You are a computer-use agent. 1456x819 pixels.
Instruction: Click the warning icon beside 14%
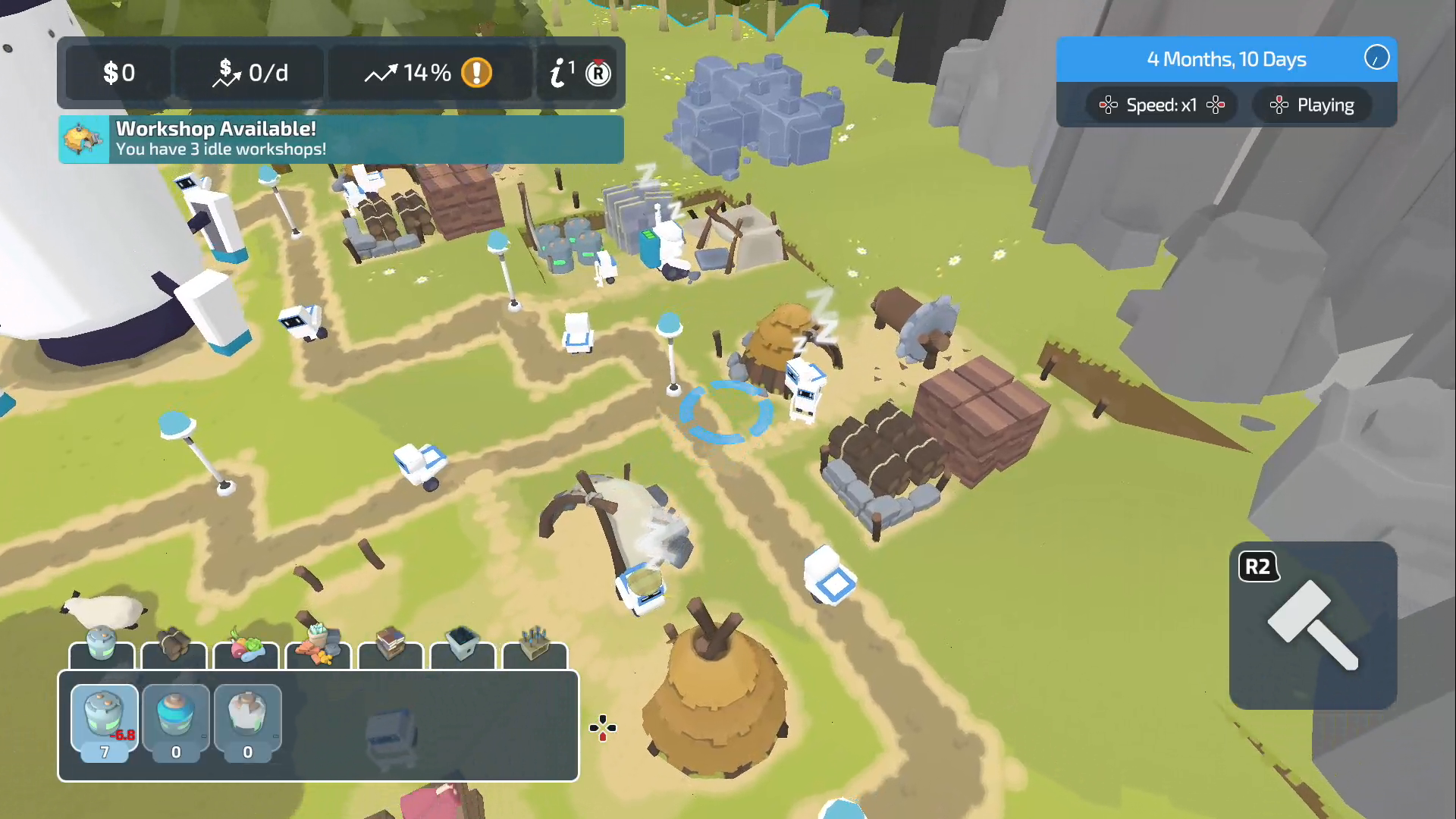click(476, 73)
